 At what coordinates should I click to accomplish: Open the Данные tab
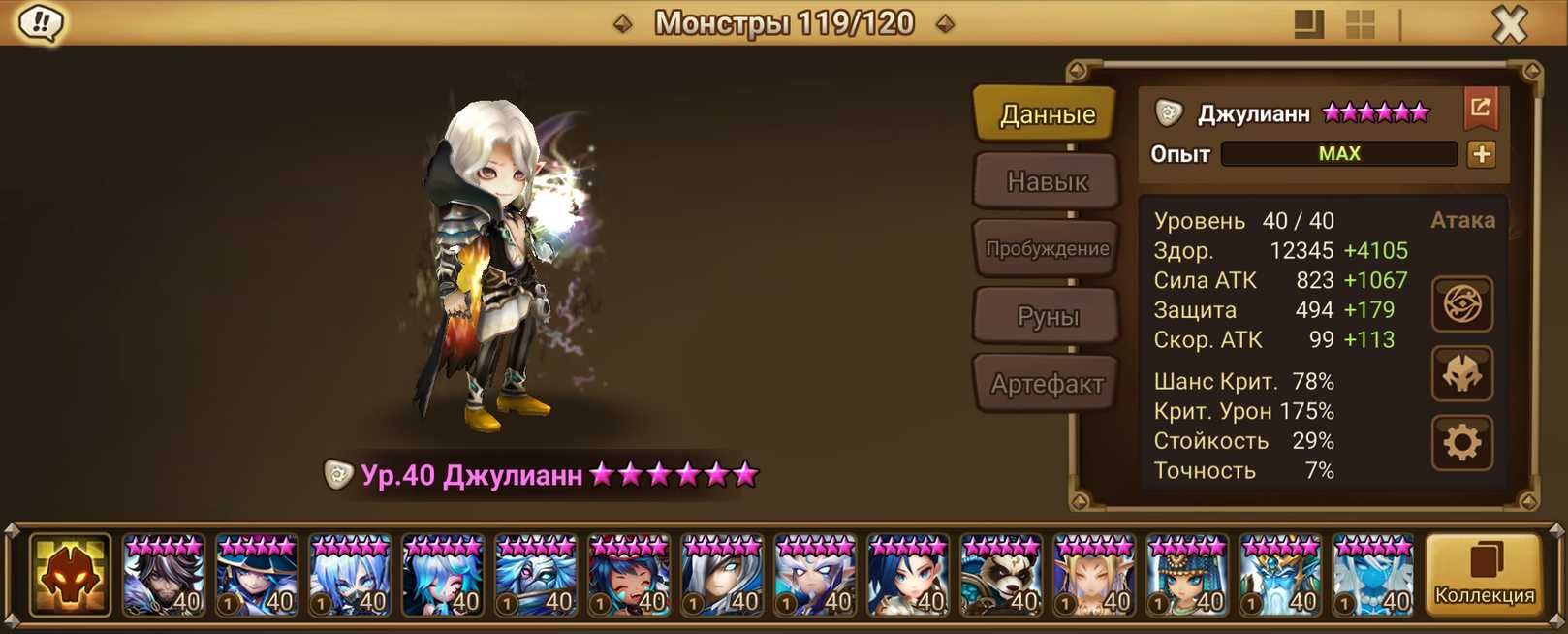tap(1047, 114)
